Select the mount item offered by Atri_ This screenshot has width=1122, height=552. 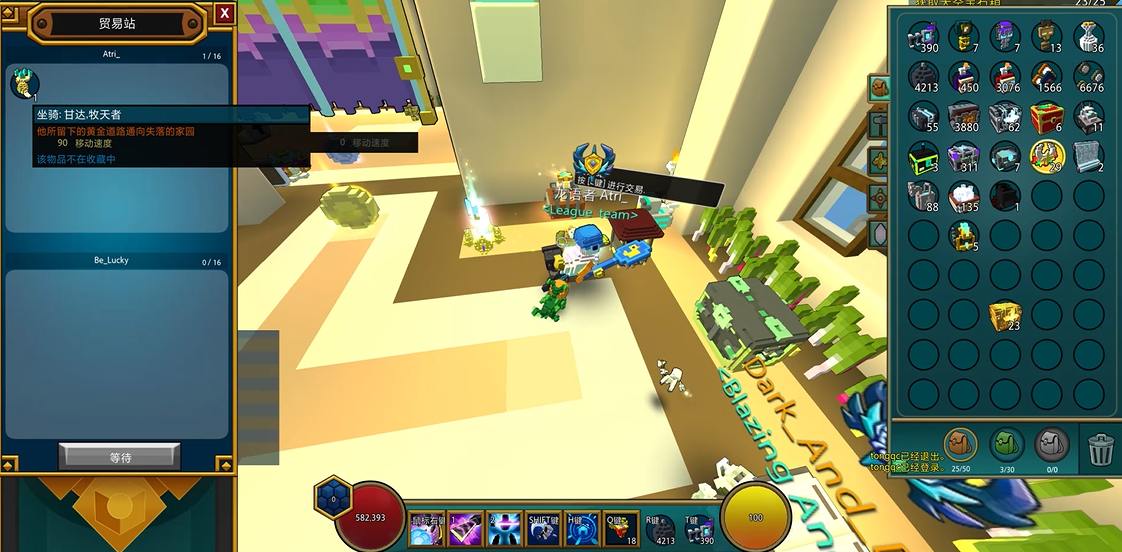[25, 85]
